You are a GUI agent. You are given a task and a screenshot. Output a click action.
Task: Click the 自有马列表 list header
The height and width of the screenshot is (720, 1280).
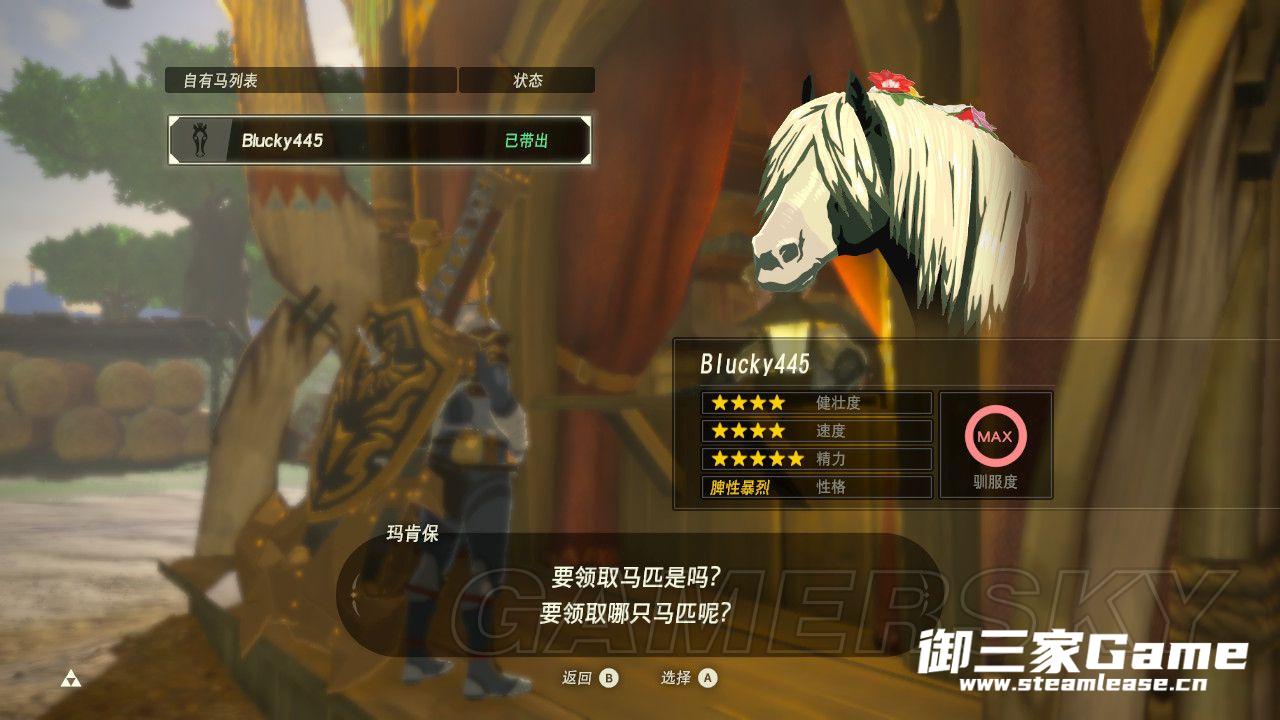point(310,81)
